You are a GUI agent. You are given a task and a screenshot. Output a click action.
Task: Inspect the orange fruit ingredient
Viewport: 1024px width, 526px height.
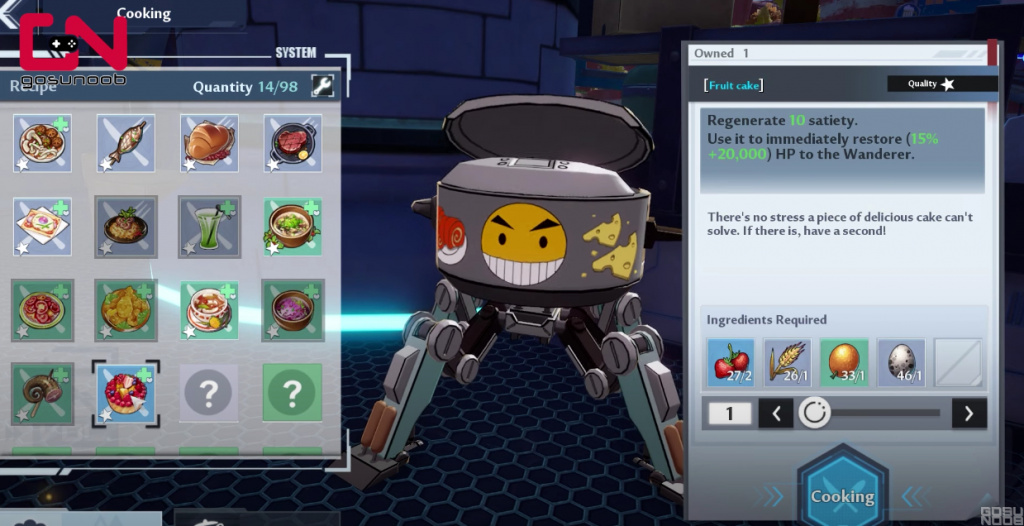[x=844, y=362]
